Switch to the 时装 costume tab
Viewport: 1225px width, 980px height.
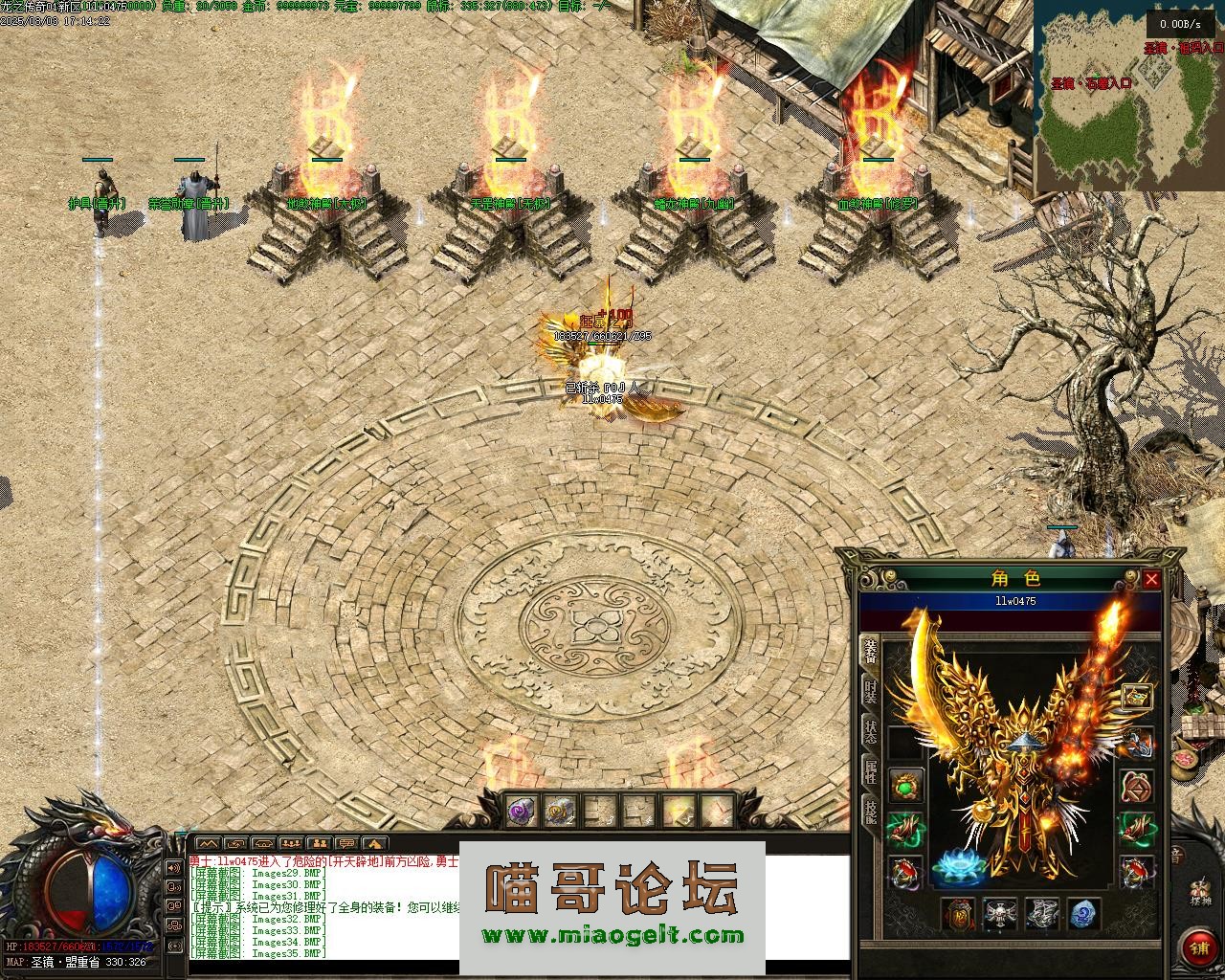870,692
